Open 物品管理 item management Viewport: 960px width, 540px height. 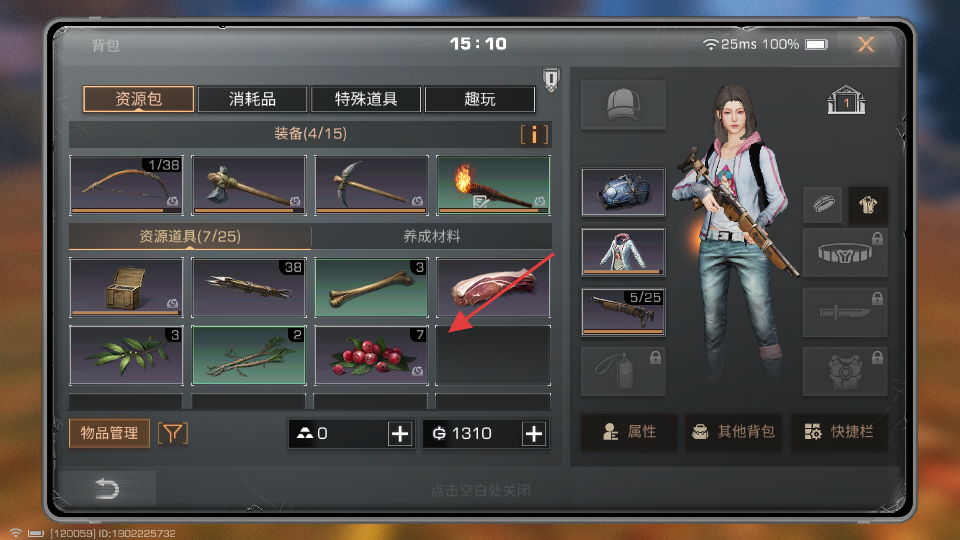(x=110, y=433)
